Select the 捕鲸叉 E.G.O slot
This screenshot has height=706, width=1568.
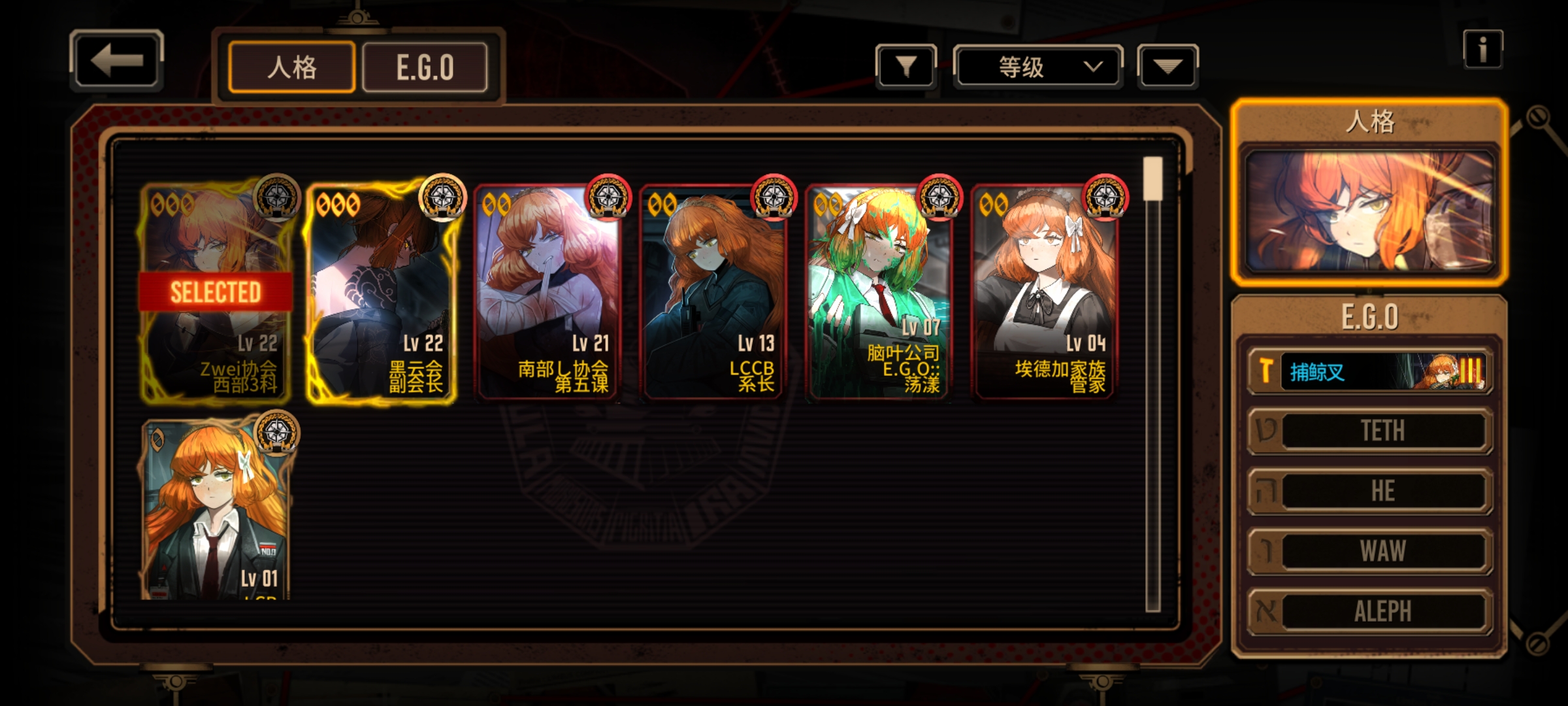1369,372
